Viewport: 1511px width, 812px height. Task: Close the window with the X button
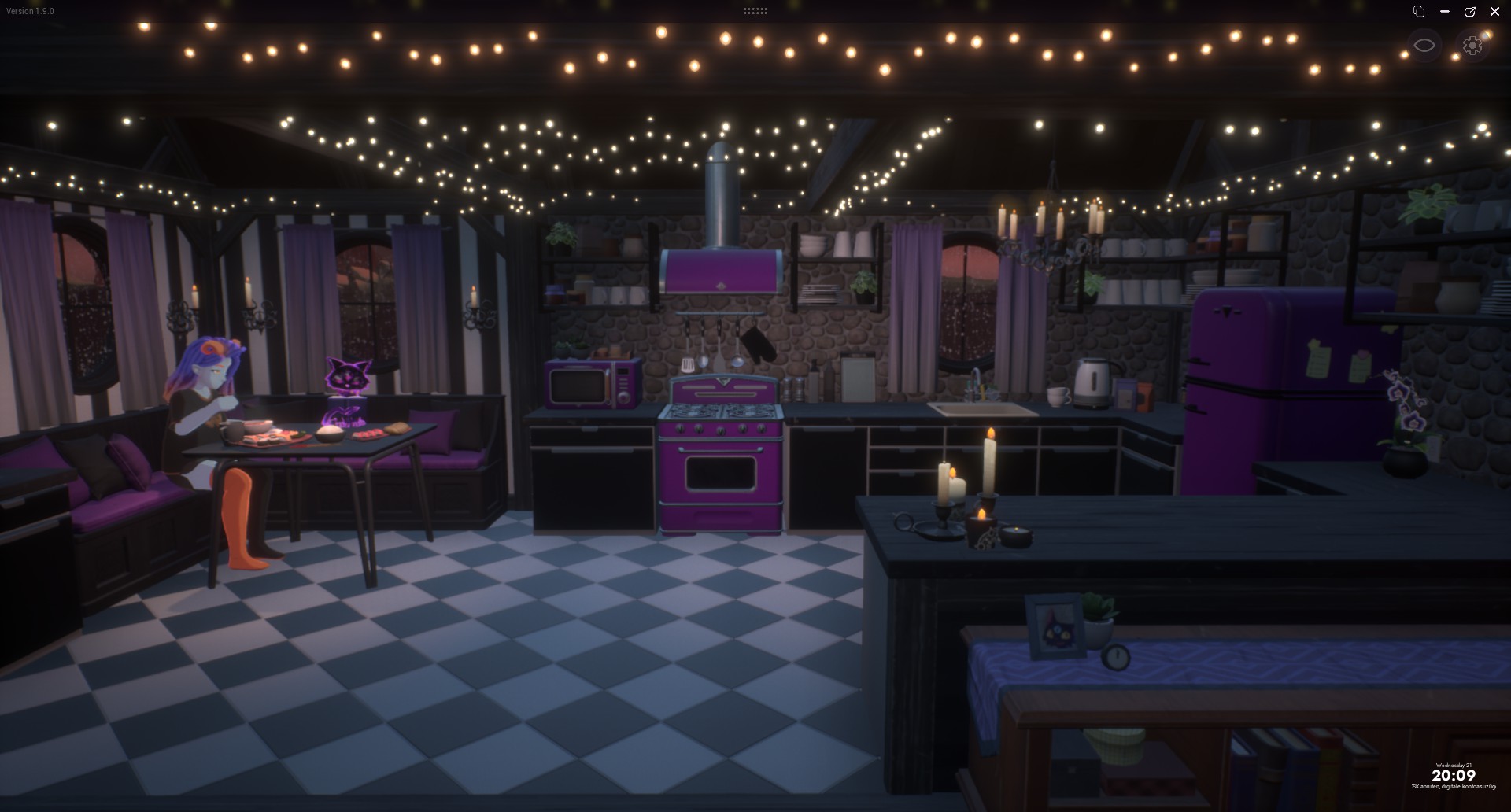point(1494,12)
